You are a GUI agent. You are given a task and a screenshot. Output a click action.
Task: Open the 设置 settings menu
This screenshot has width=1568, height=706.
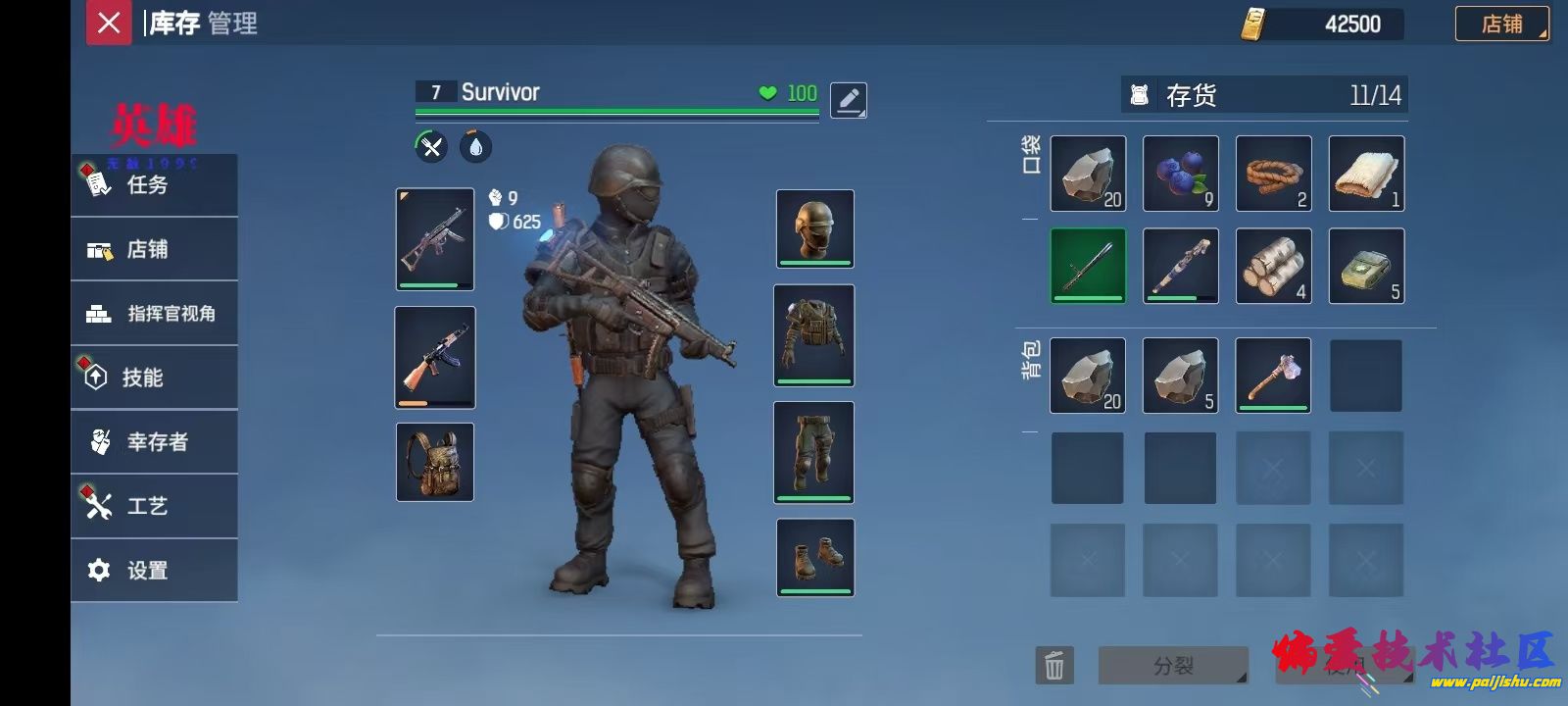(154, 571)
